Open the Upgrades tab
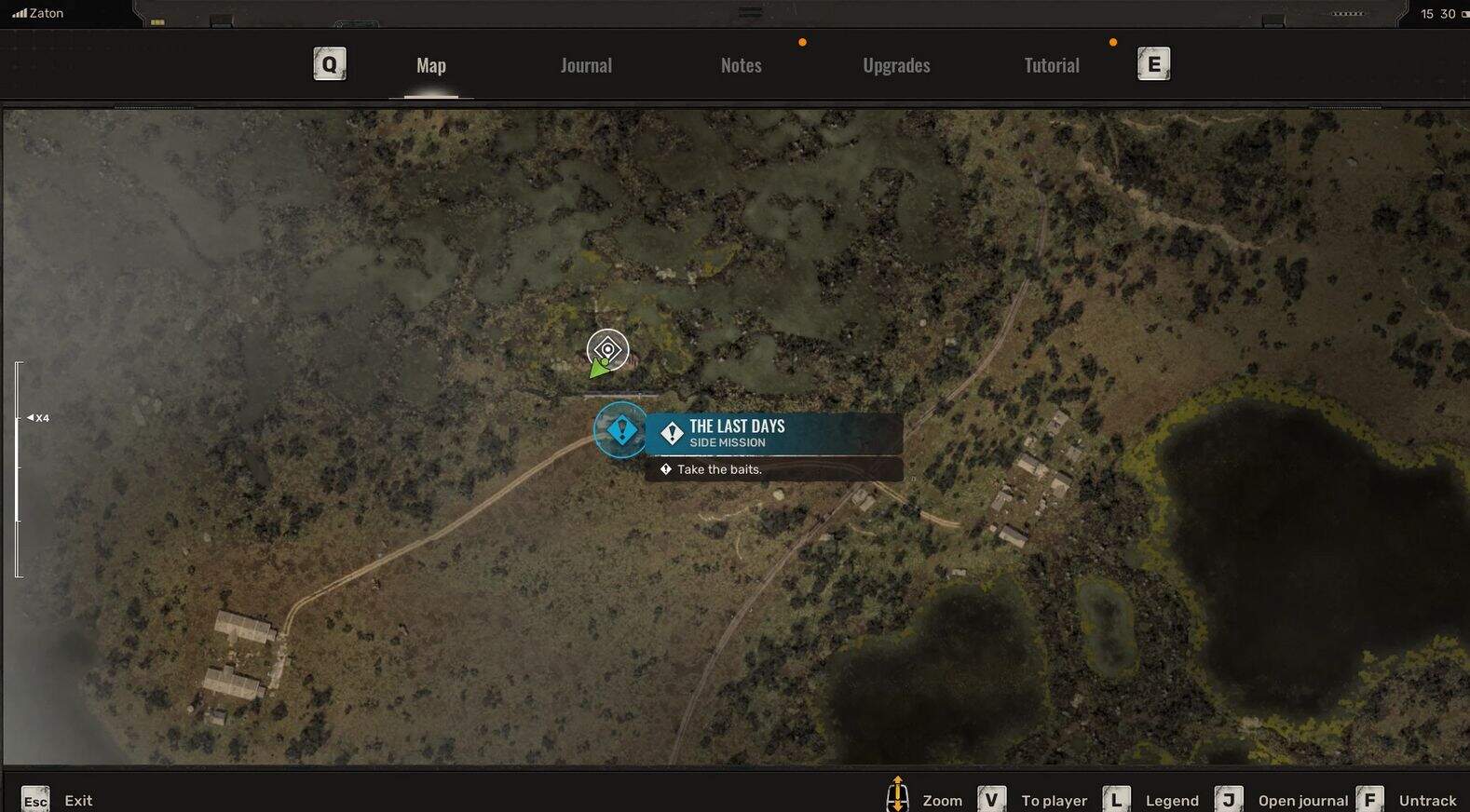 tap(896, 65)
